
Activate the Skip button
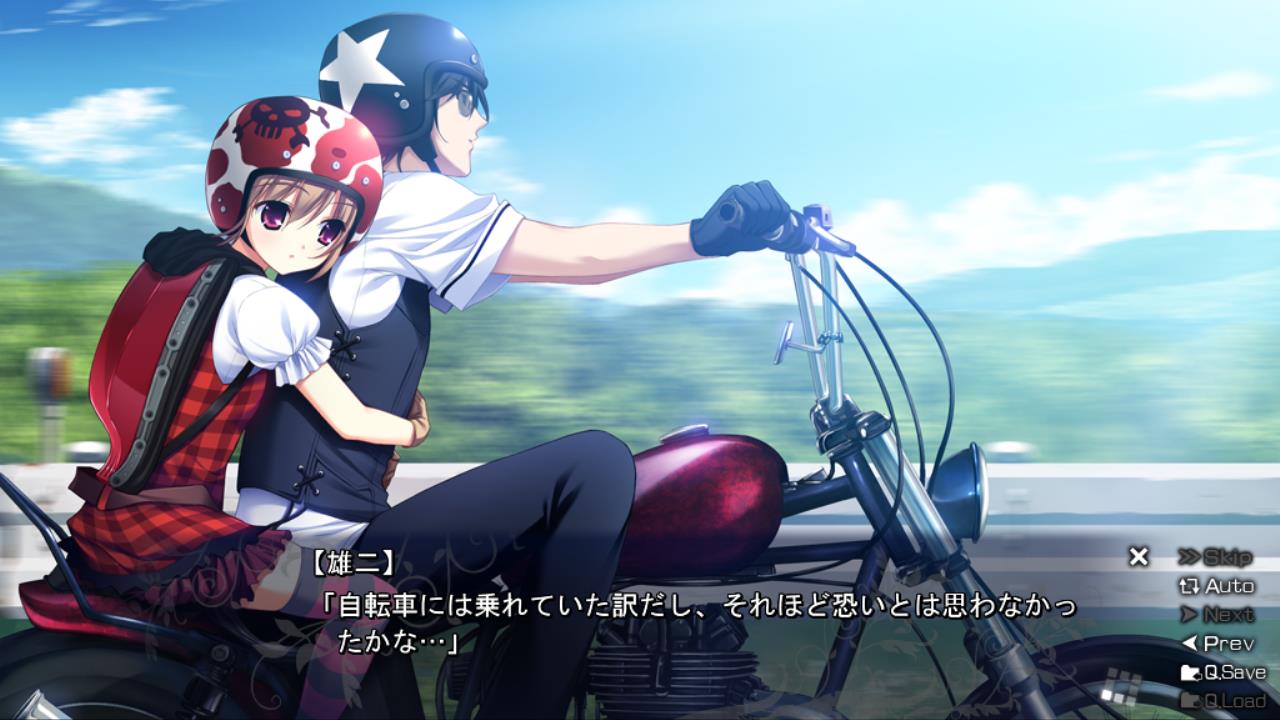(x=1216, y=557)
